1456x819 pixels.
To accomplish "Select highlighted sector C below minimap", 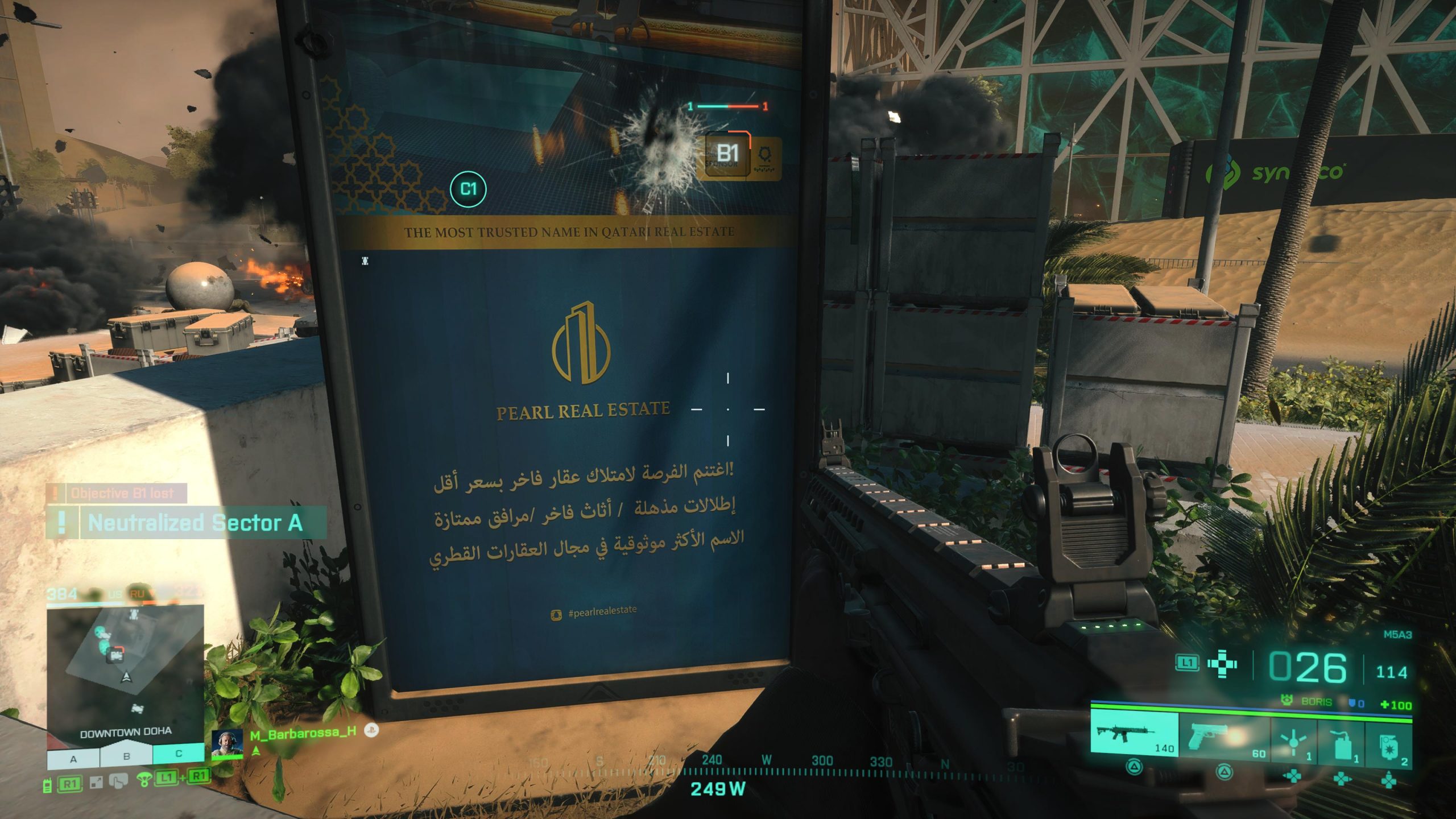I will tap(179, 754).
